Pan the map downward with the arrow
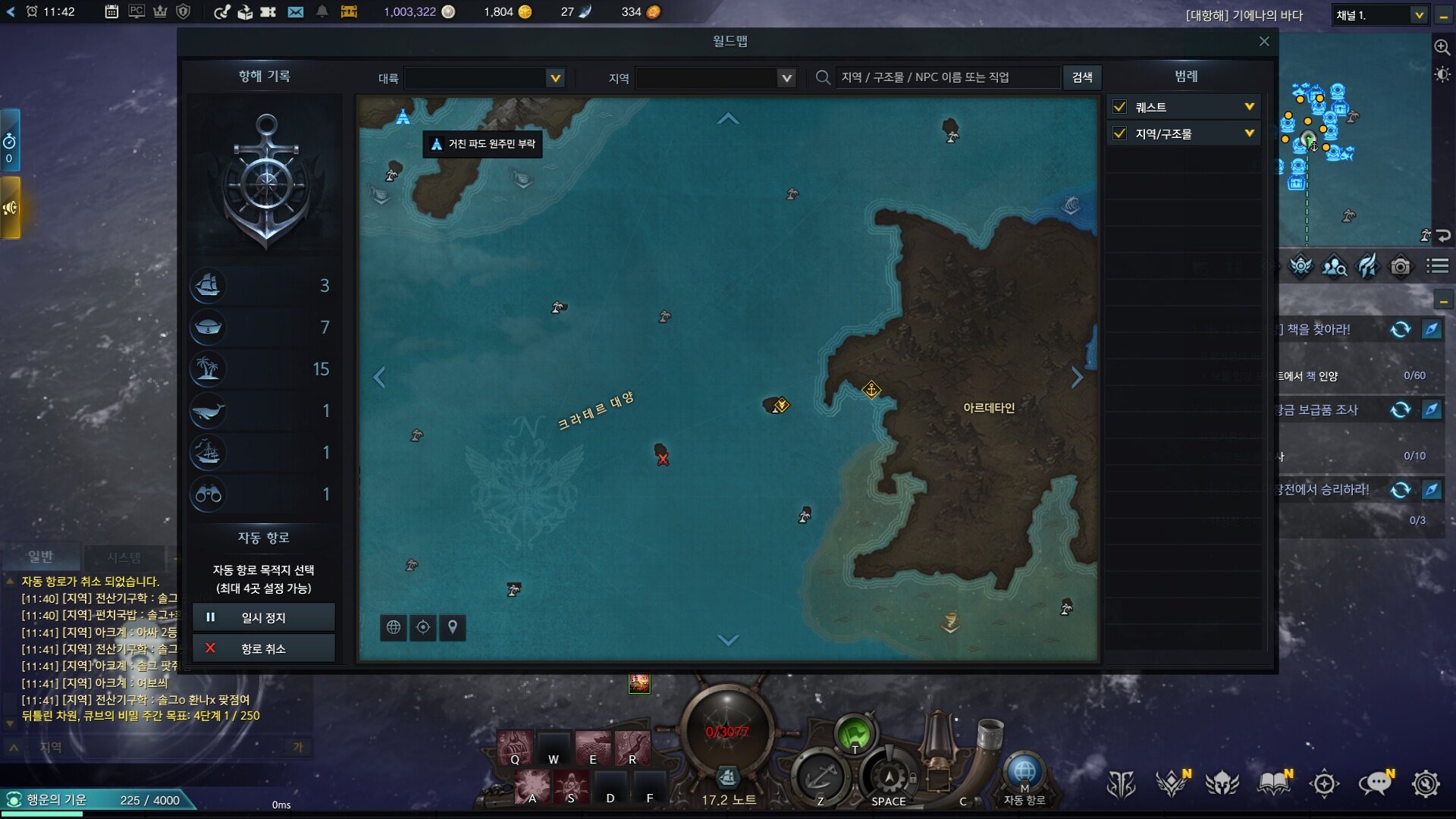The image size is (1456, 819). pyautogui.click(x=728, y=641)
